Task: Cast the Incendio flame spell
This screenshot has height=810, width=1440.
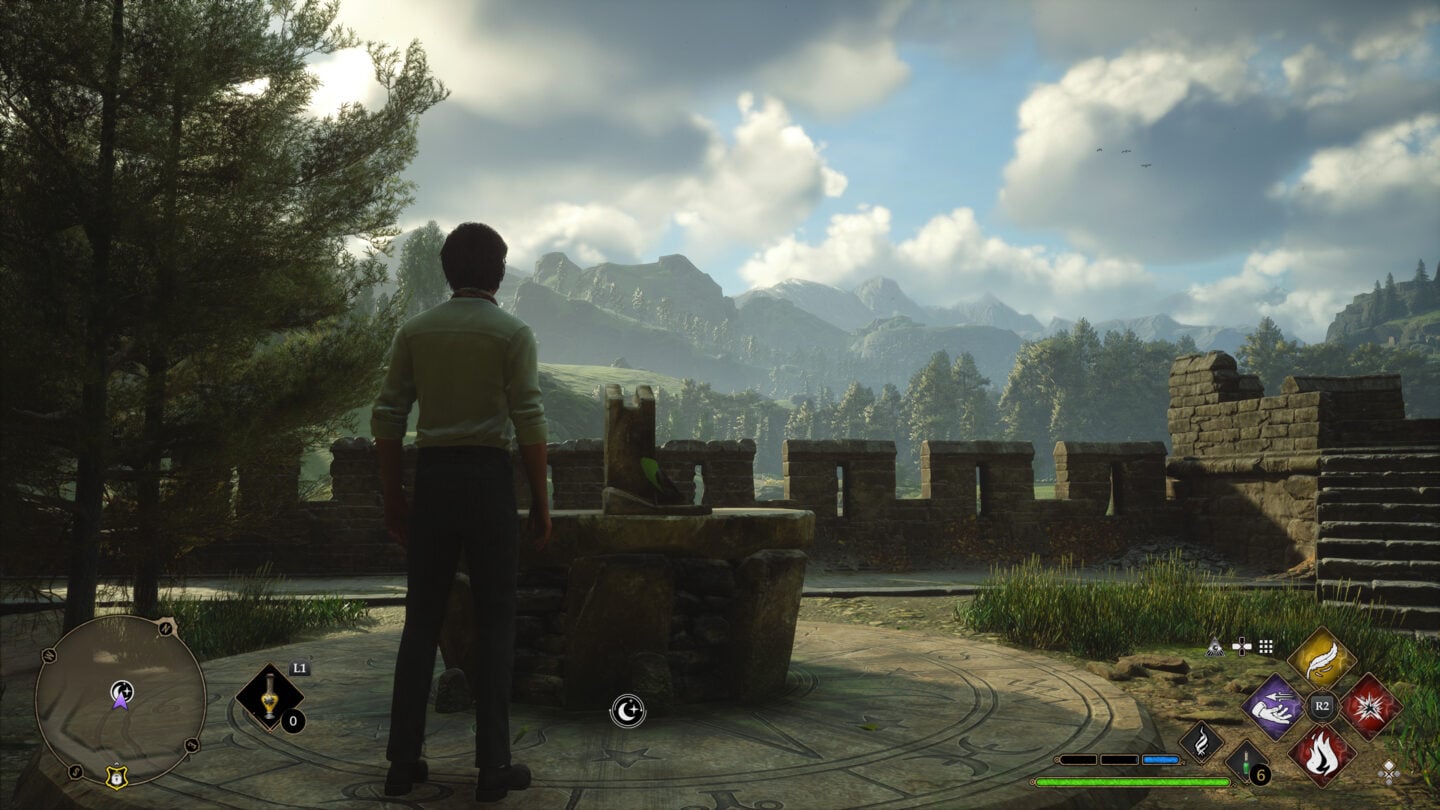Action: (1321, 754)
